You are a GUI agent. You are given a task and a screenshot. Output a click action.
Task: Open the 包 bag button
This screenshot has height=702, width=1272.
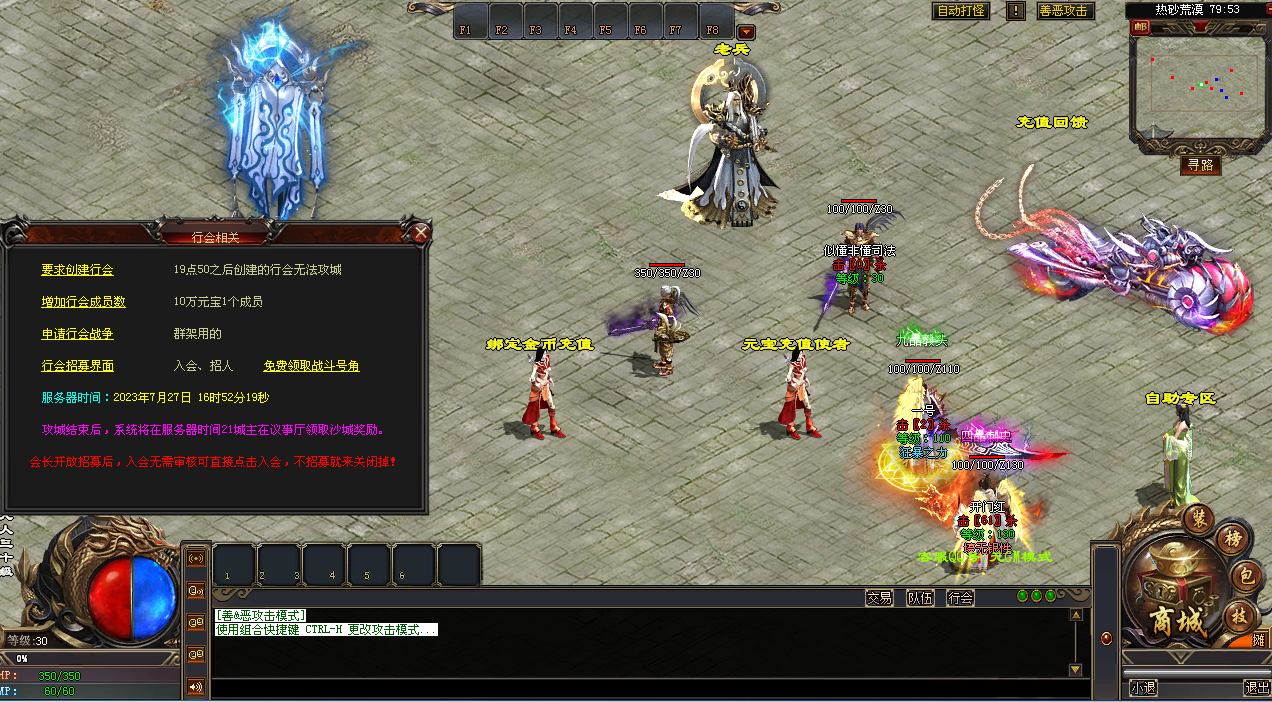point(1246,576)
